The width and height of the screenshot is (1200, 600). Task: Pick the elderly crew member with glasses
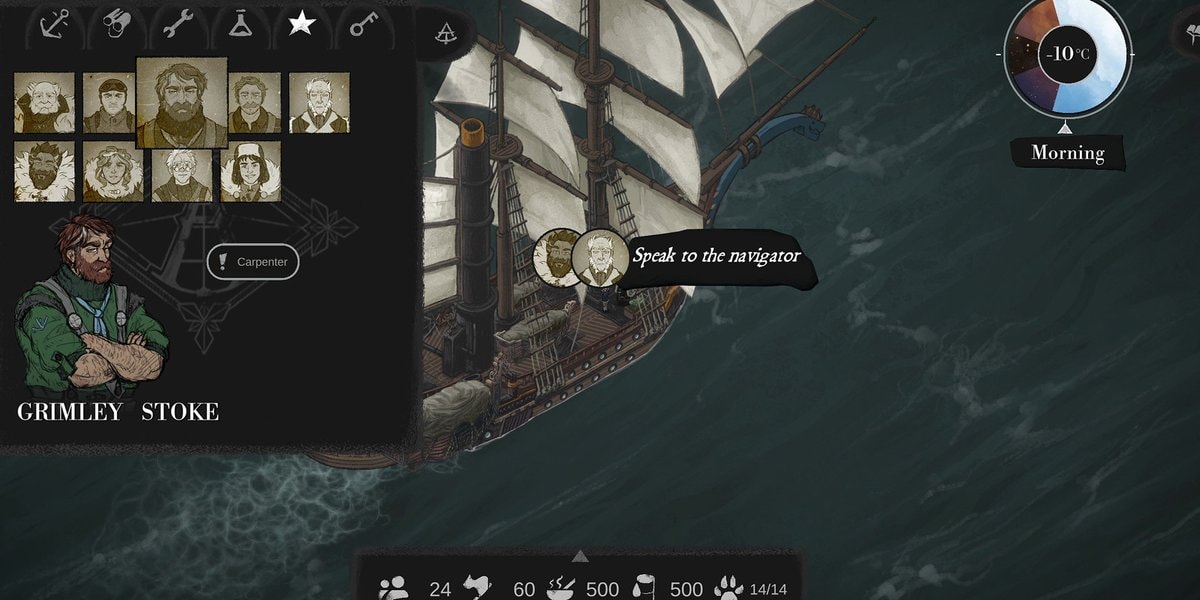point(182,171)
